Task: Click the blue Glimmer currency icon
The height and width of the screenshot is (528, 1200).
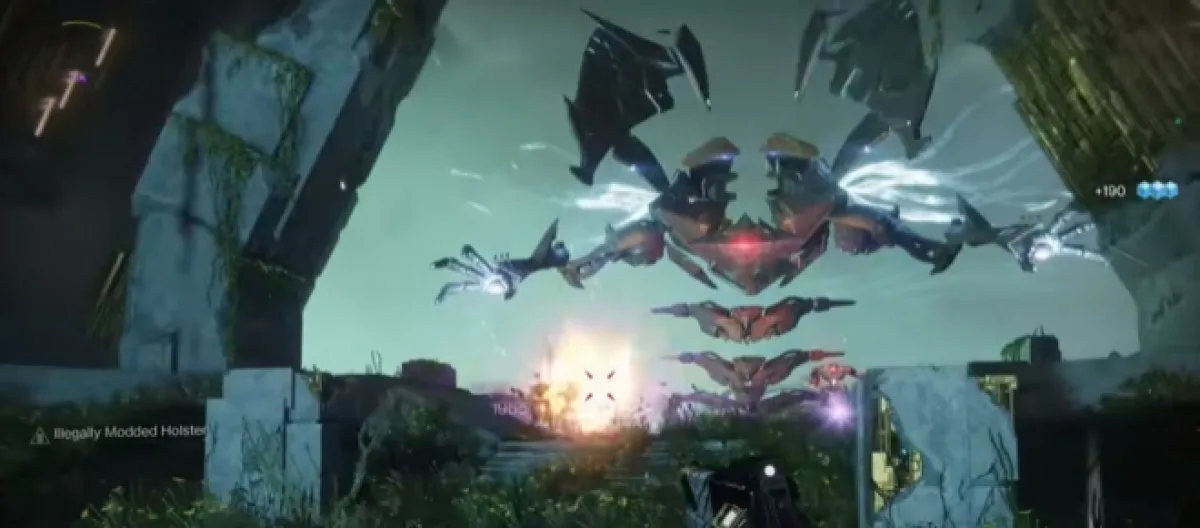Action: pyautogui.click(x=1156, y=190)
